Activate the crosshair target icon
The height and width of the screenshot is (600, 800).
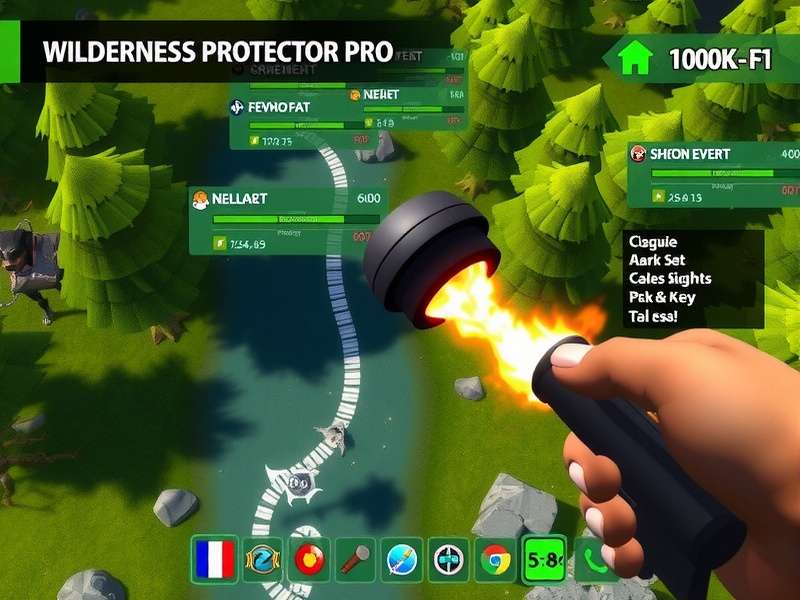click(448, 559)
